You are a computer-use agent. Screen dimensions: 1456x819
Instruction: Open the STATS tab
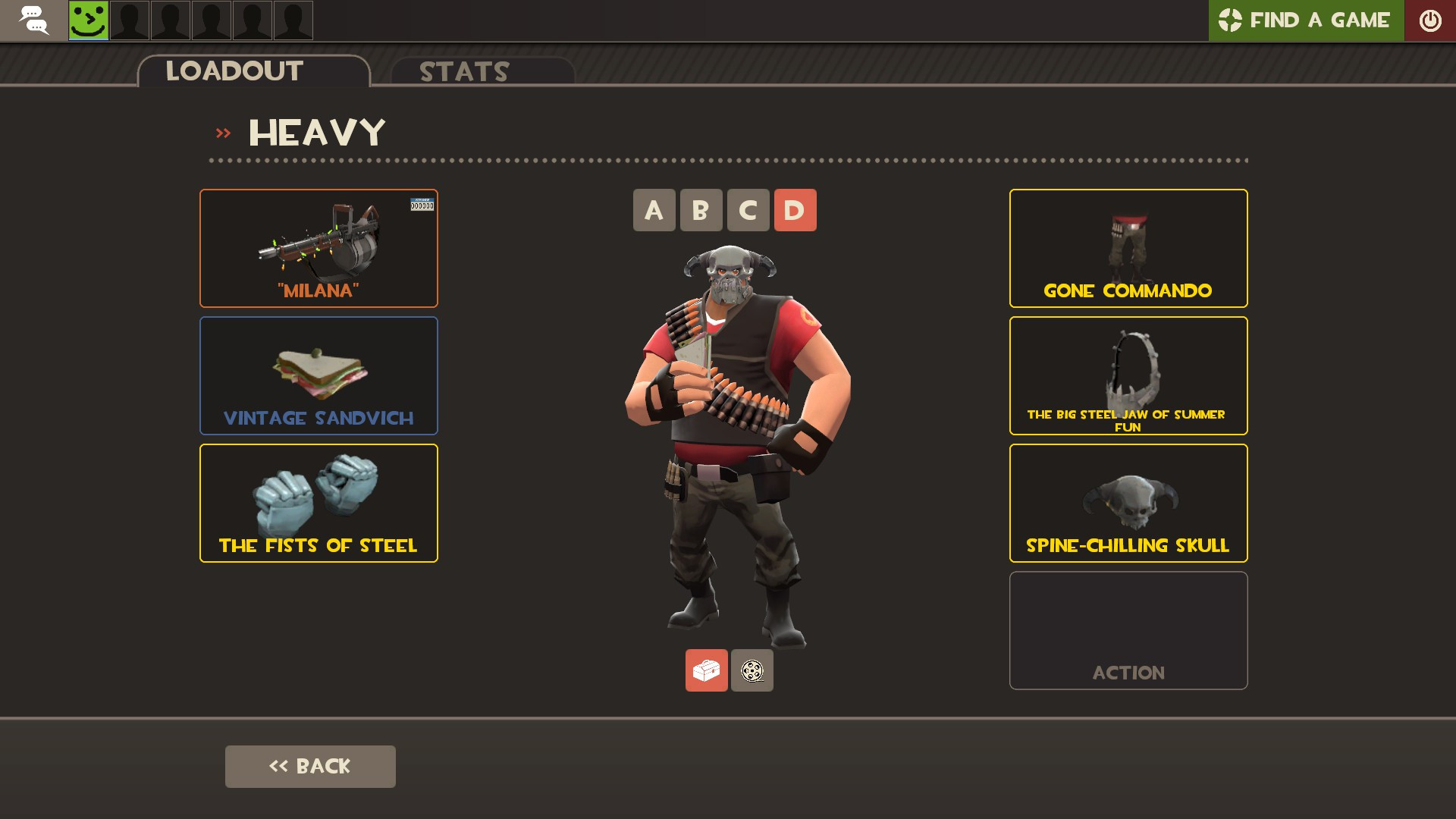pyautogui.click(x=463, y=72)
